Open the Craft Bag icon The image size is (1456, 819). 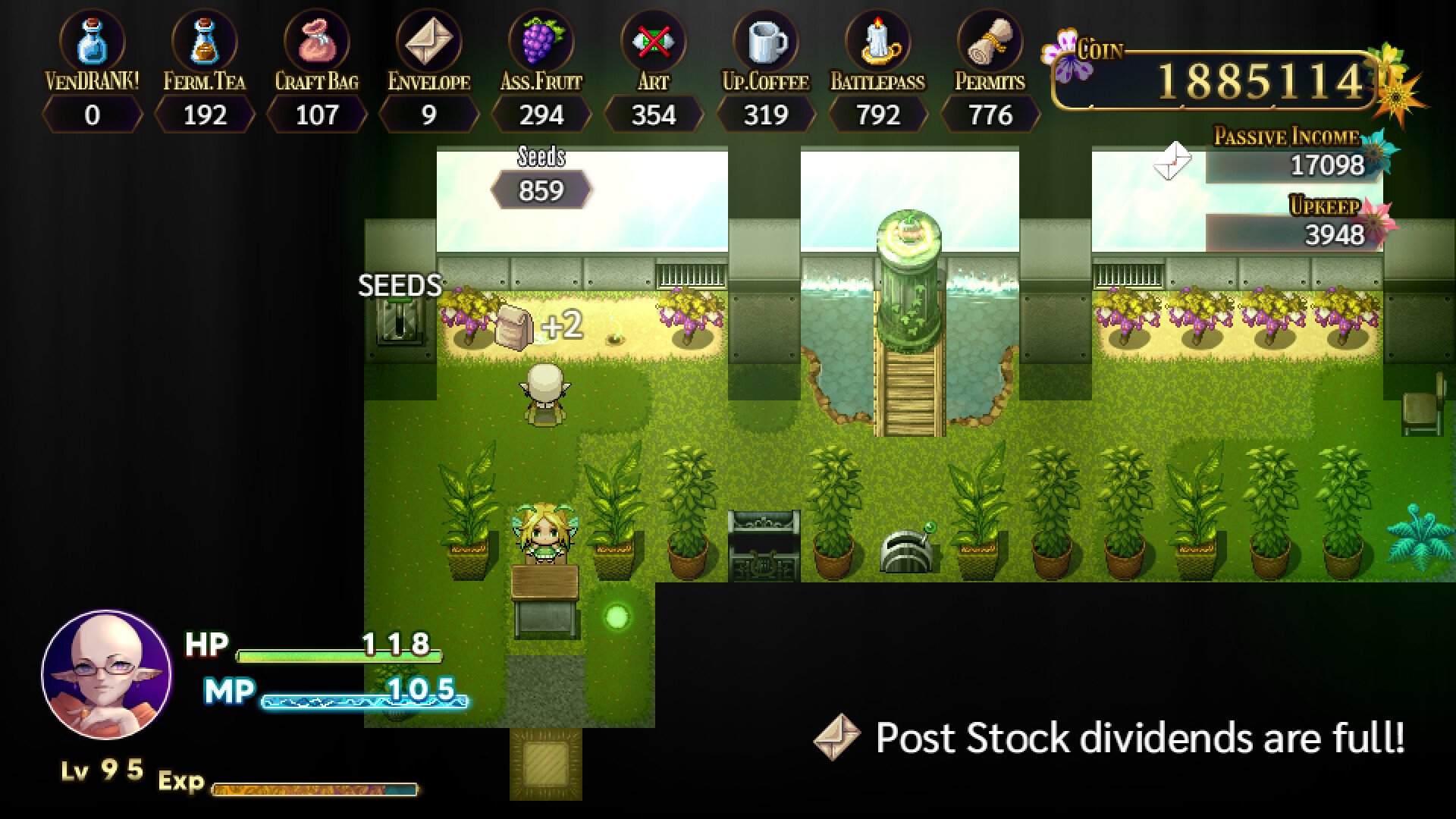(316, 42)
